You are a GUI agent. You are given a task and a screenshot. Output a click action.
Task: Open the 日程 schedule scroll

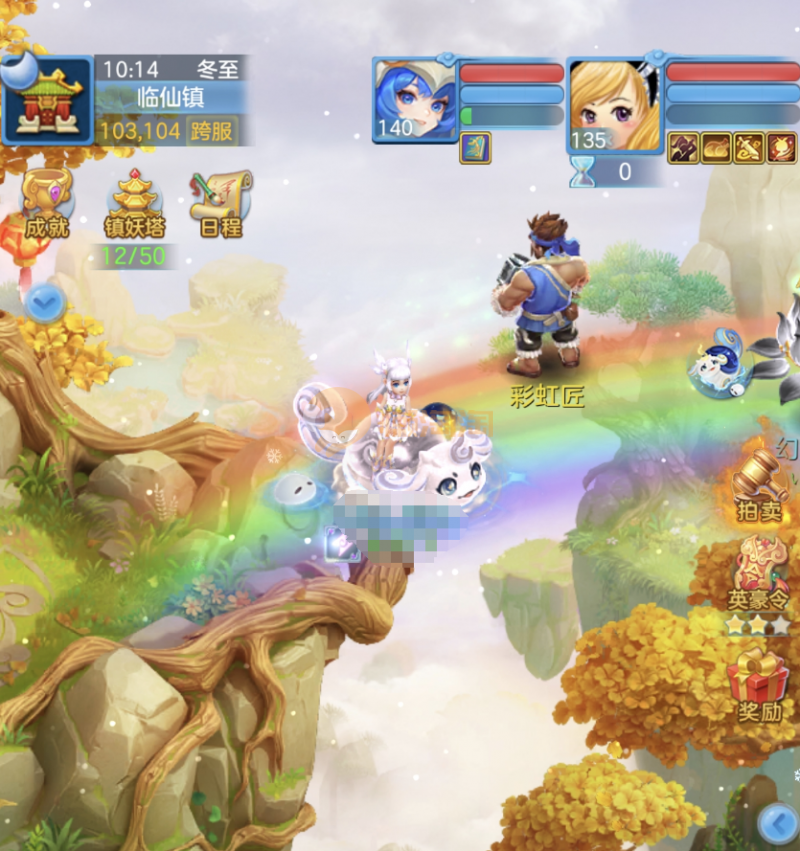coord(221,203)
